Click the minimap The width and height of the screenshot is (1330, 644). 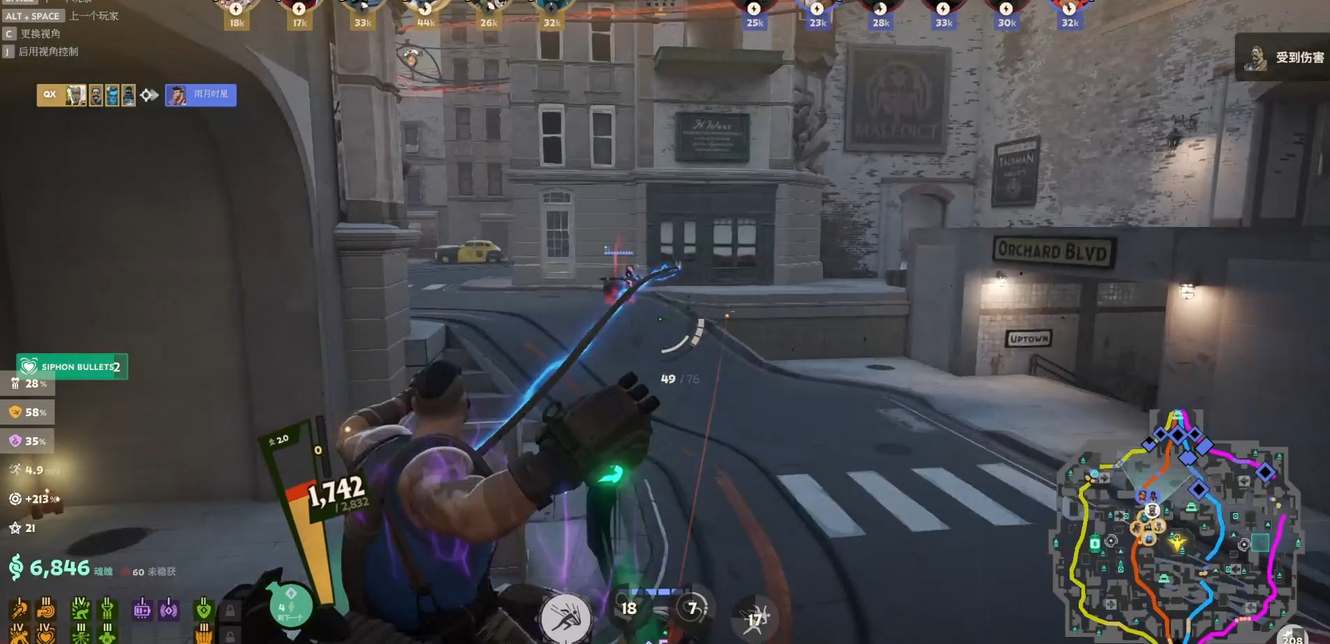tap(1175, 525)
